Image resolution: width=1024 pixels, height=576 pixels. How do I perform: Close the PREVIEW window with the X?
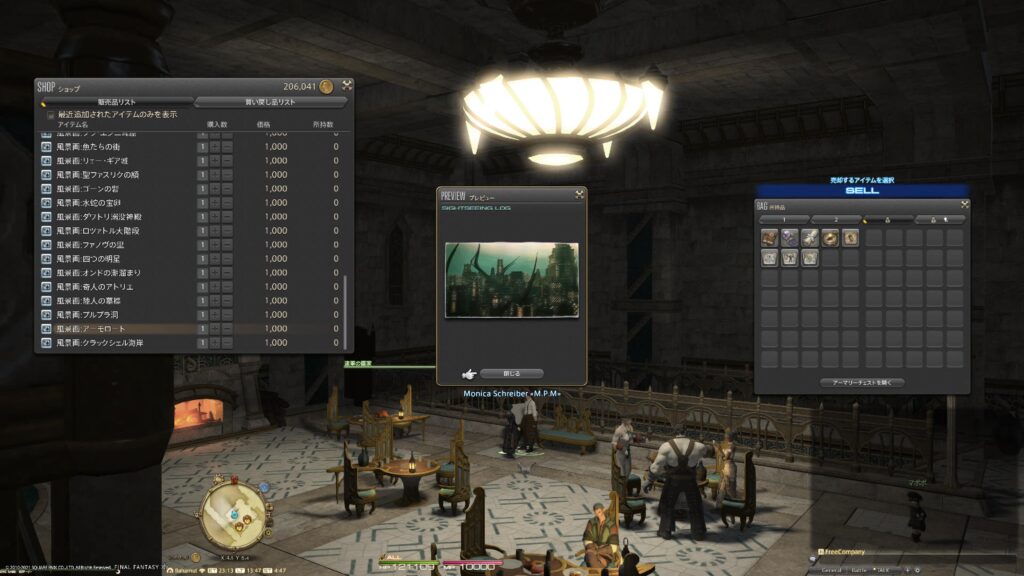(x=578, y=195)
